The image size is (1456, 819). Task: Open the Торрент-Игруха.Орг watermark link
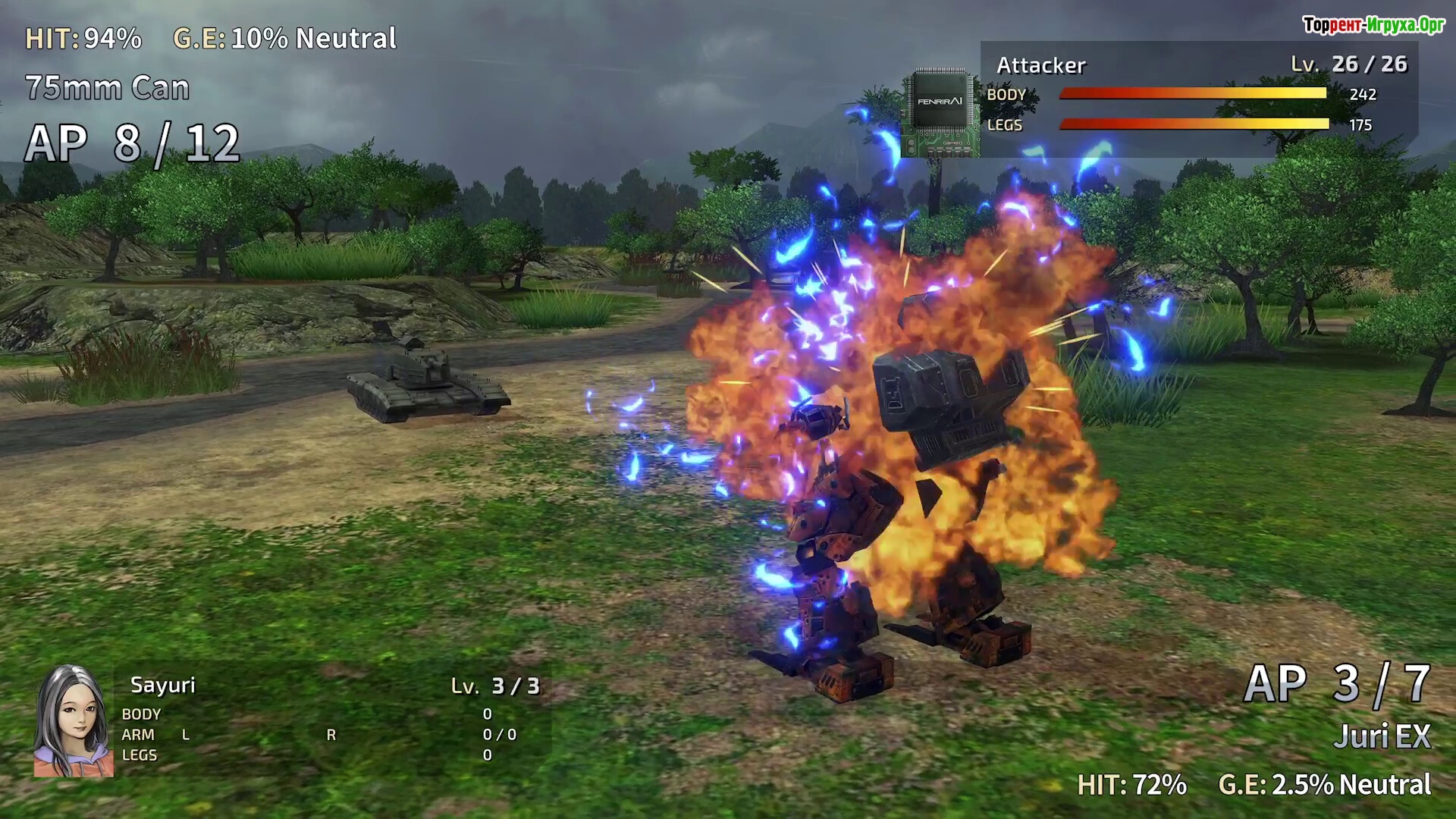pos(1373,25)
